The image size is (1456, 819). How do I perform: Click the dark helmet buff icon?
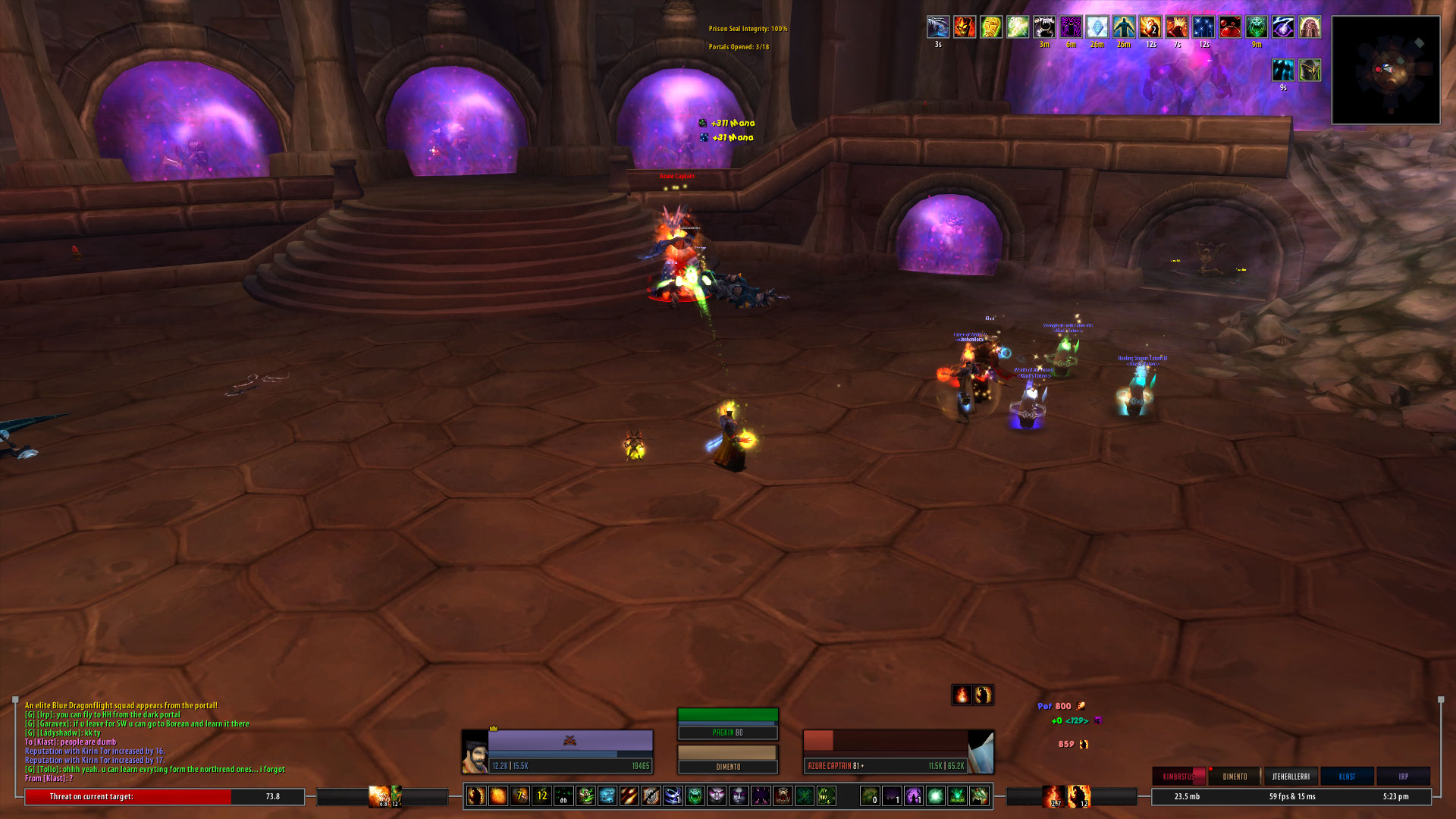tap(1310, 71)
